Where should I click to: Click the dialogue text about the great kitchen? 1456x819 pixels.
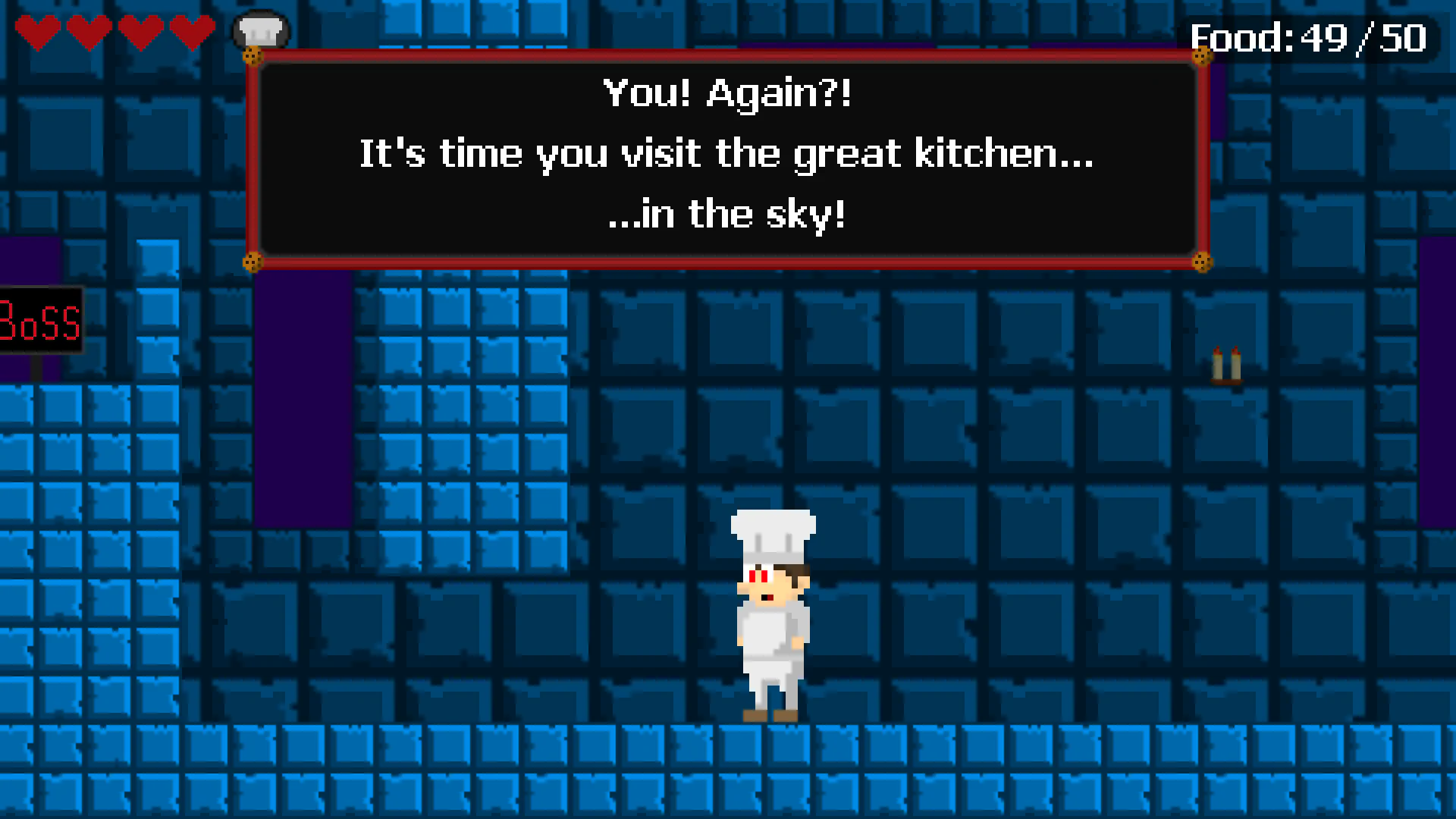(724, 154)
